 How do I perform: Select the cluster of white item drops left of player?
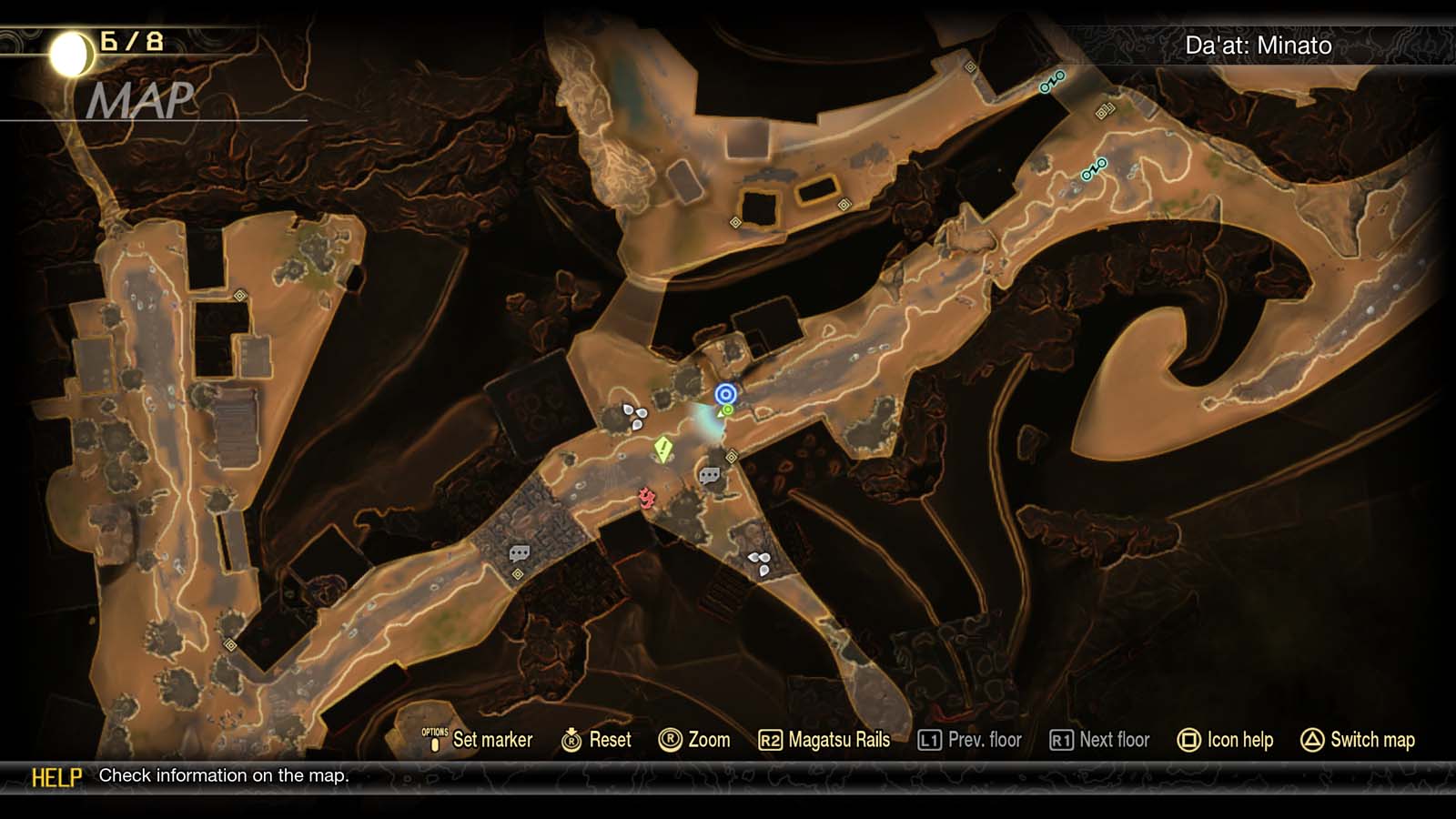(x=634, y=414)
